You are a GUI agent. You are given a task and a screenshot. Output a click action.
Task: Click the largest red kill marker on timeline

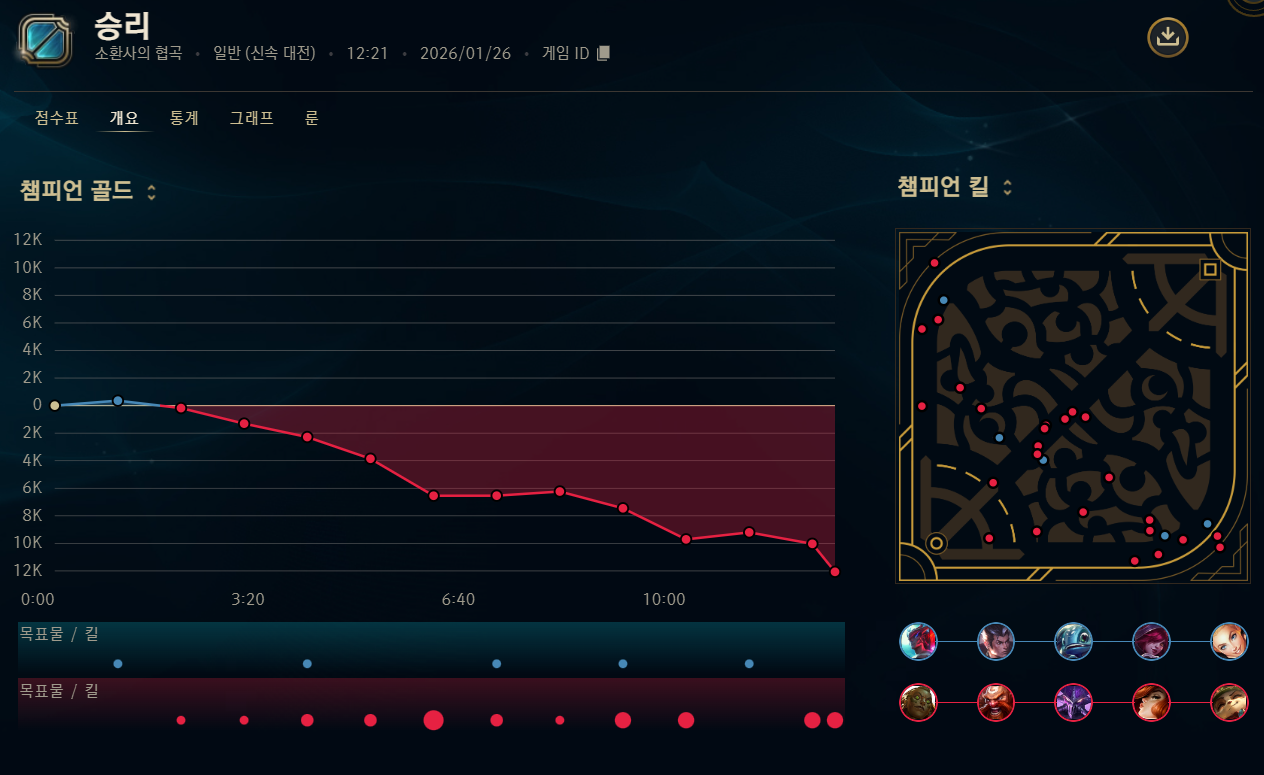coord(433,720)
